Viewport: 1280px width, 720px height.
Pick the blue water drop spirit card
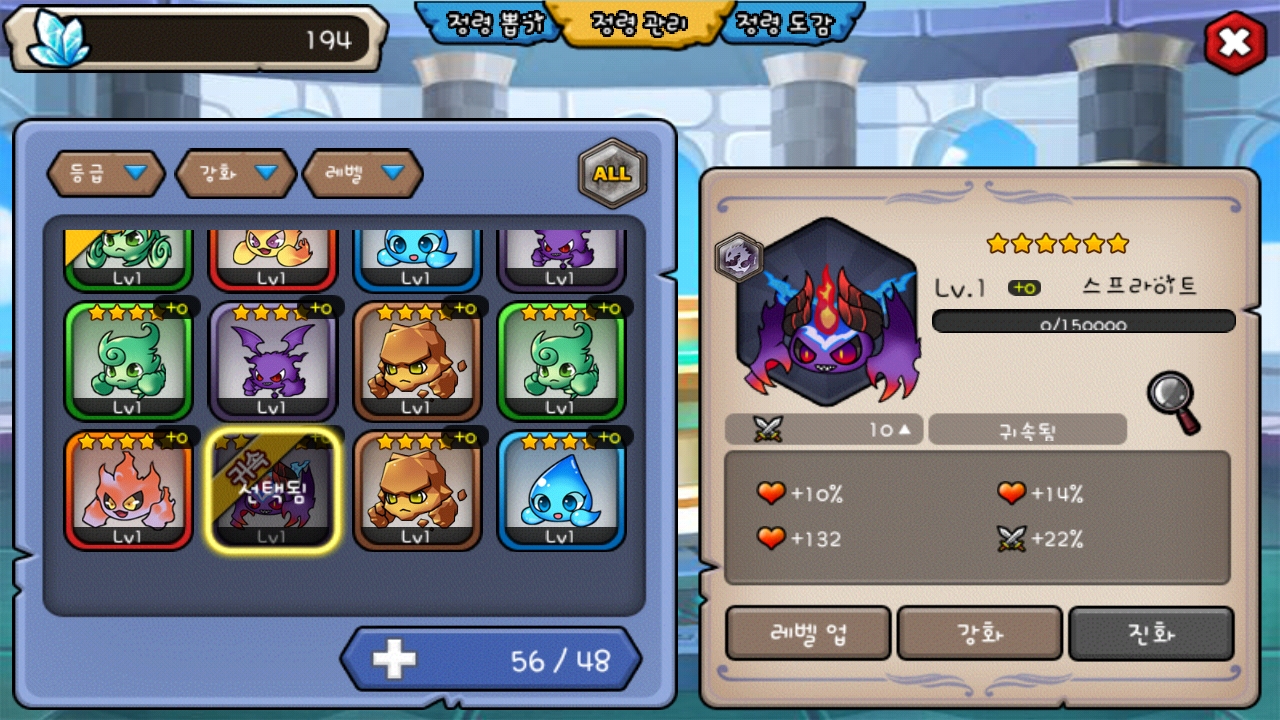pyautogui.click(x=560, y=490)
